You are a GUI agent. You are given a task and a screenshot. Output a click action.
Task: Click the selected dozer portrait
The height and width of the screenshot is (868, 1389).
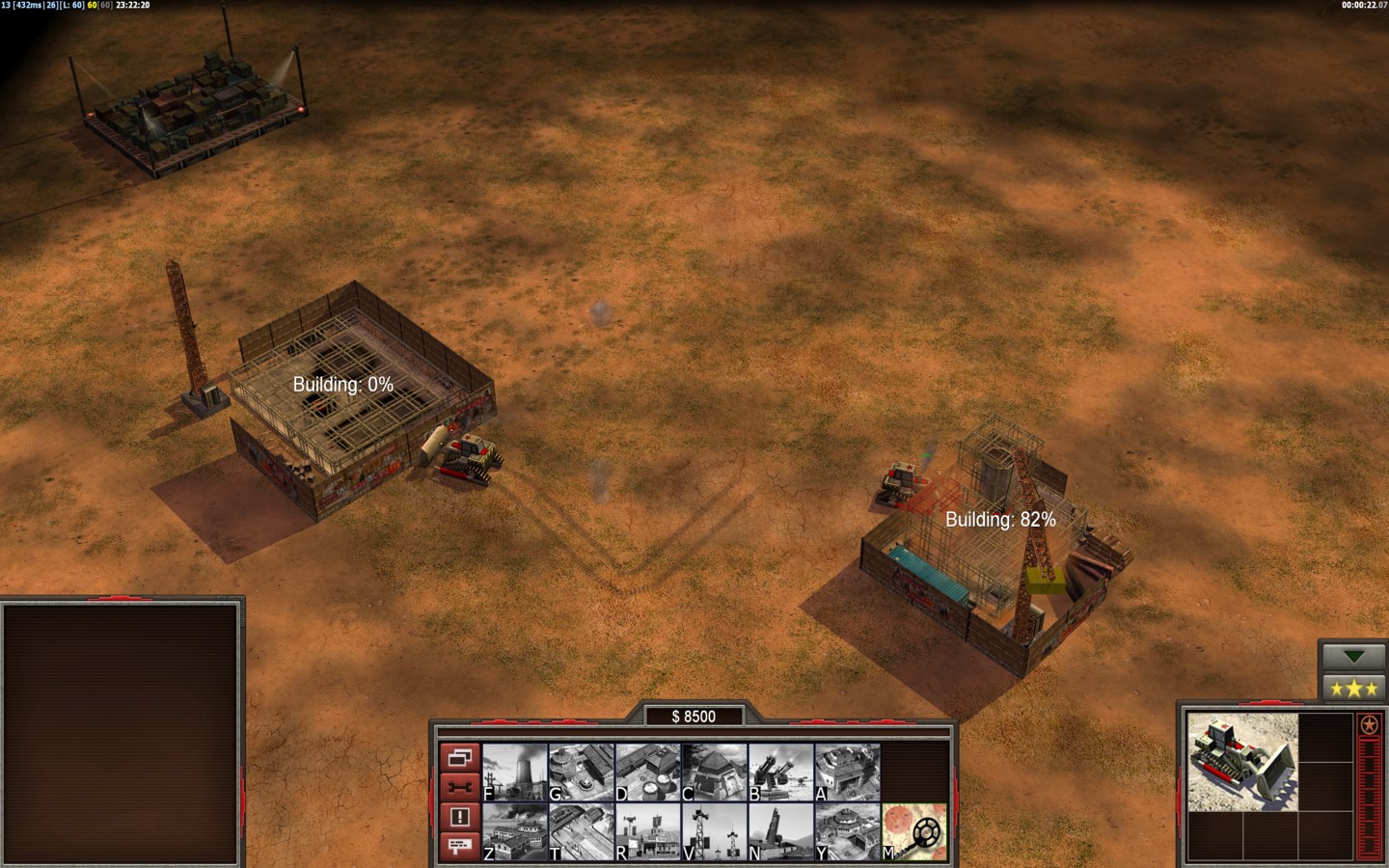tap(1242, 762)
